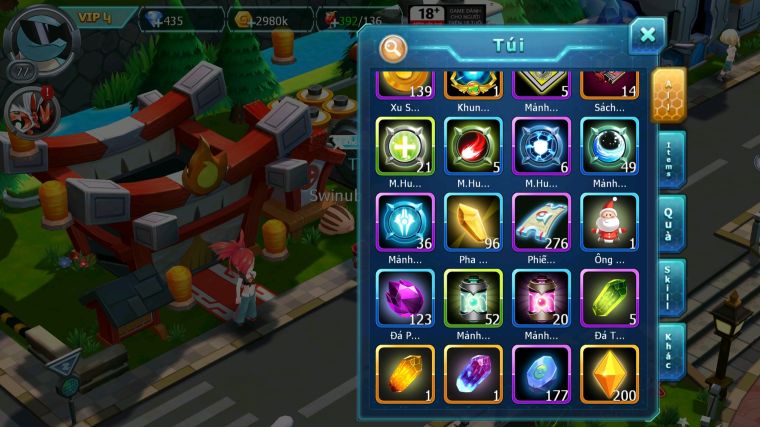Select the Santa Claus item slot
The width and height of the screenshot is (760, 427).
click(609, 221)
